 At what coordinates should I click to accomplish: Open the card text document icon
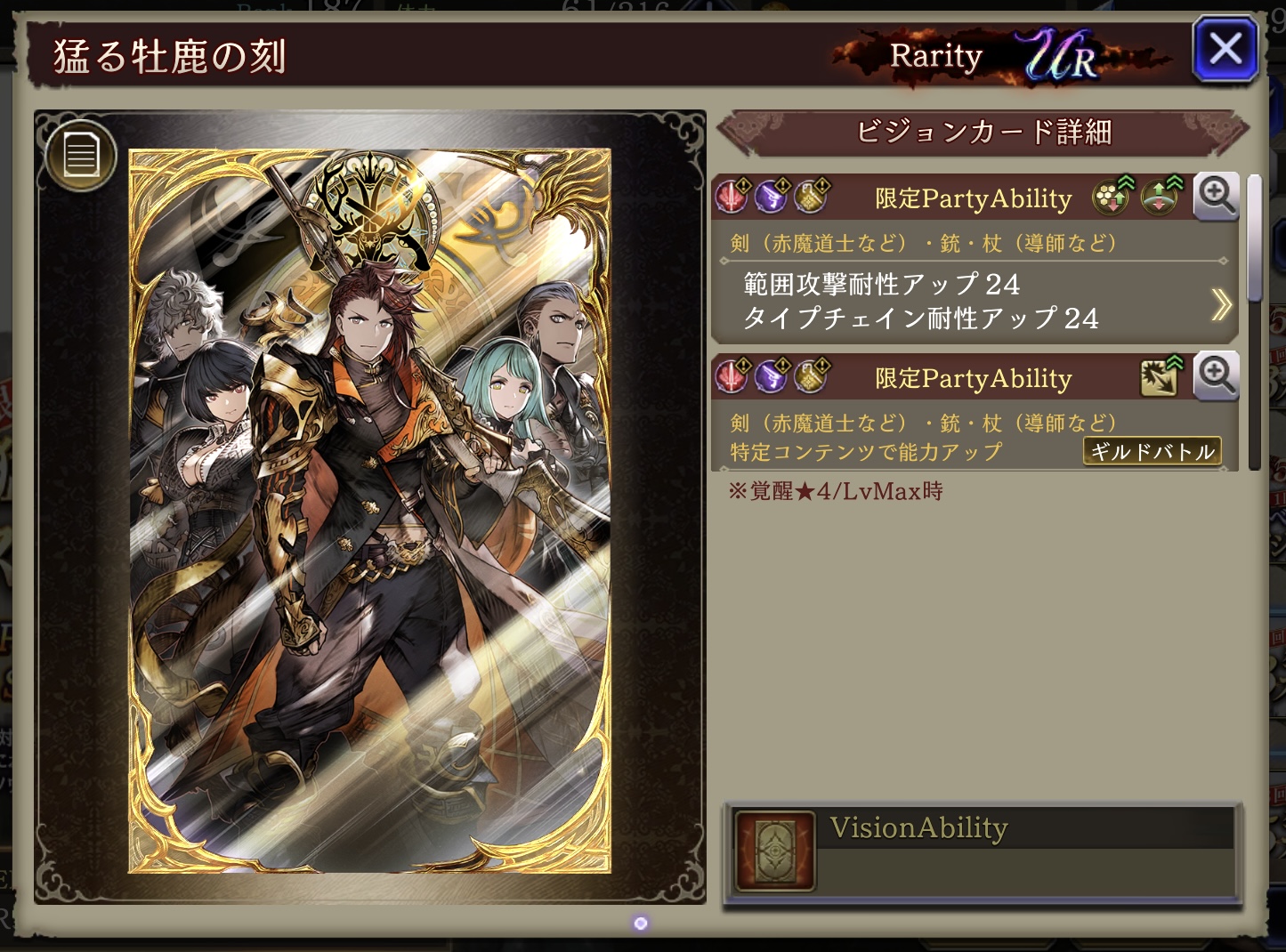(x=80, y=155)
